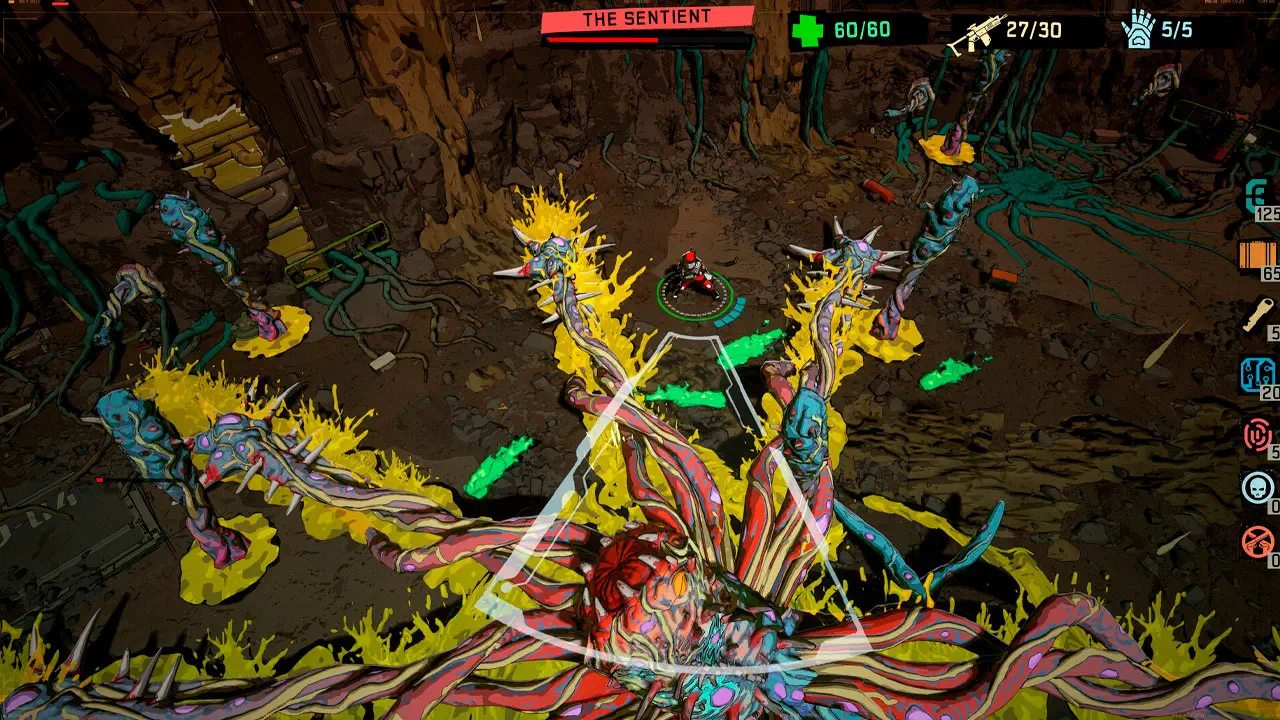Select the orange crate resource icon
The width and height of the screenshot is (1280, 720).
pyautogui.click(x=1258, y=255)
